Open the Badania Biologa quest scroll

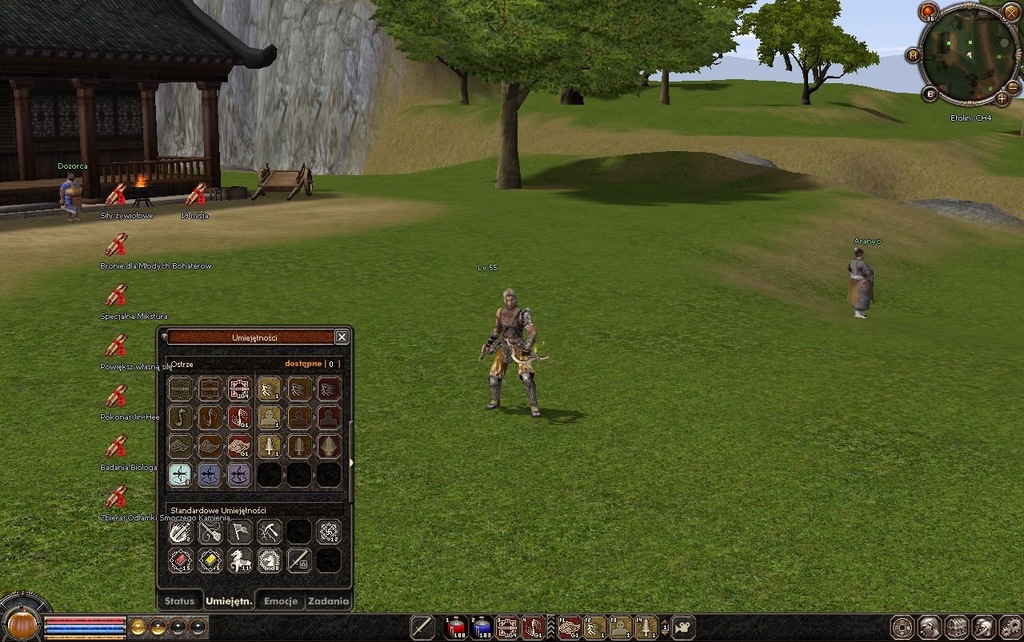(x=116, y=446)
